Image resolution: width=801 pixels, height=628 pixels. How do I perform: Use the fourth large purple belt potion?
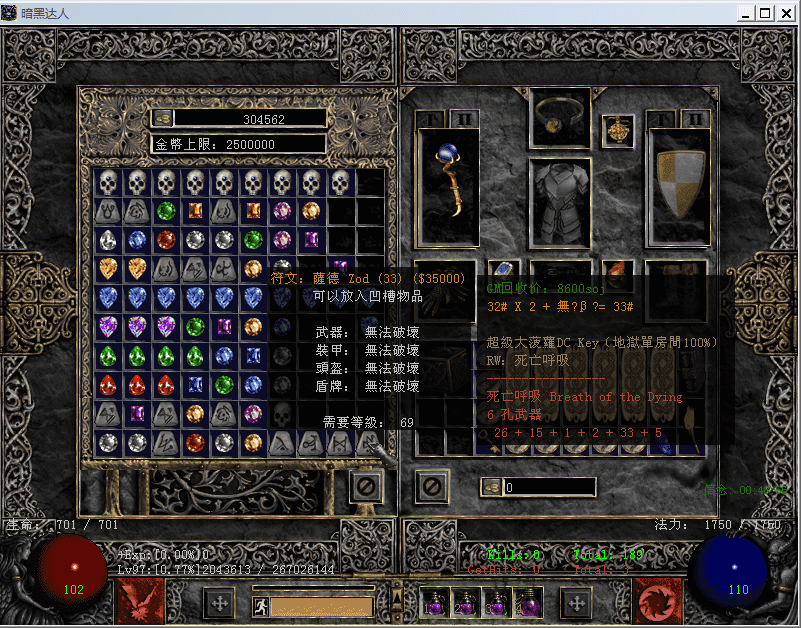point(528,602)
